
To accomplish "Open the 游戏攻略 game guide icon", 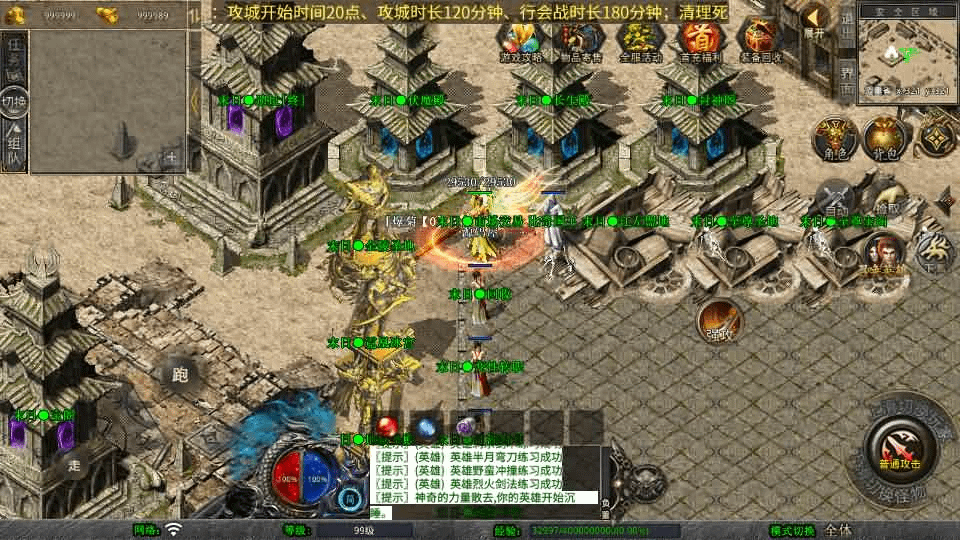I will pyautogui.click(x=523, y=40).
